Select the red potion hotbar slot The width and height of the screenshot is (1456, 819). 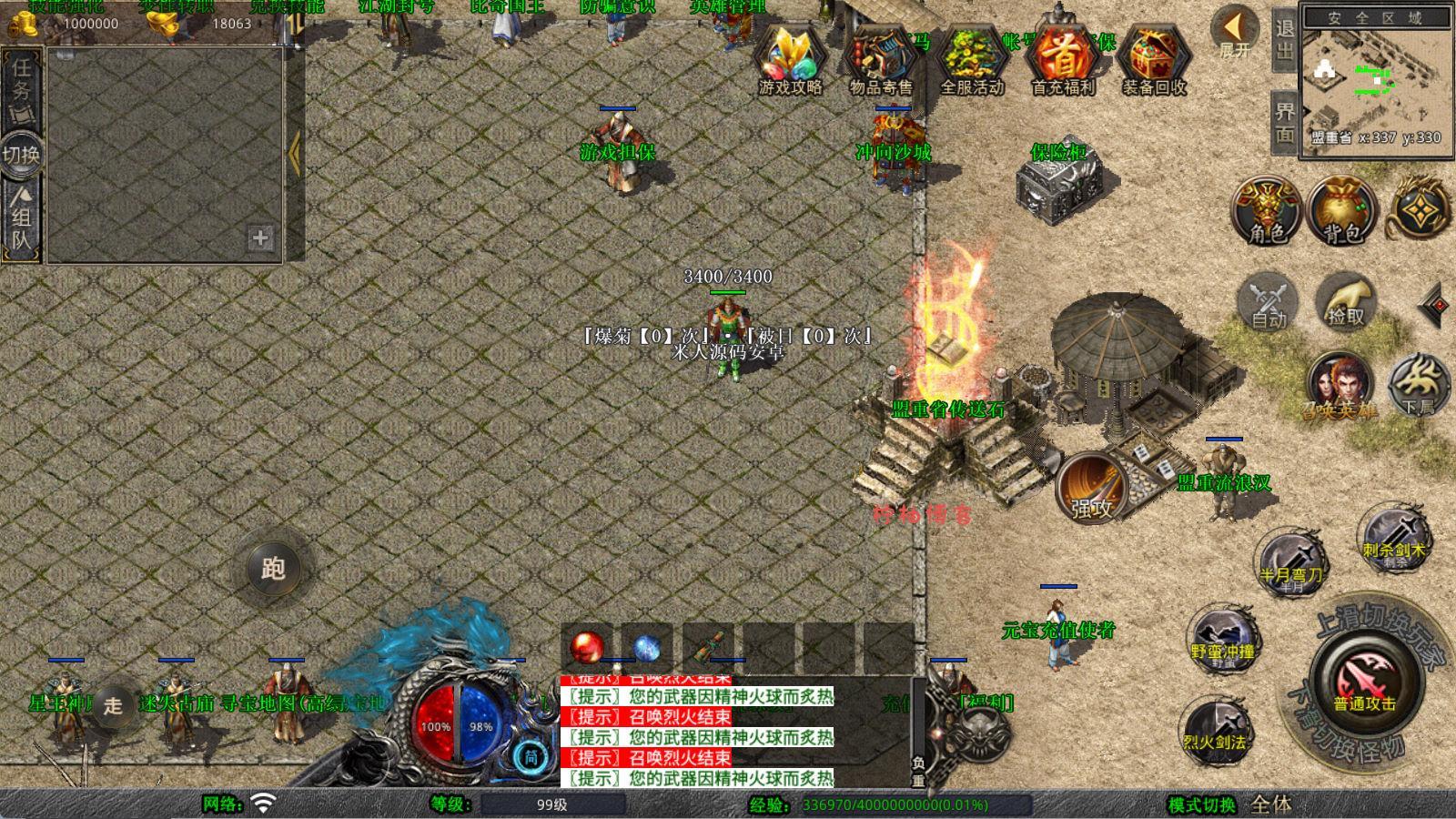(587, 647)
